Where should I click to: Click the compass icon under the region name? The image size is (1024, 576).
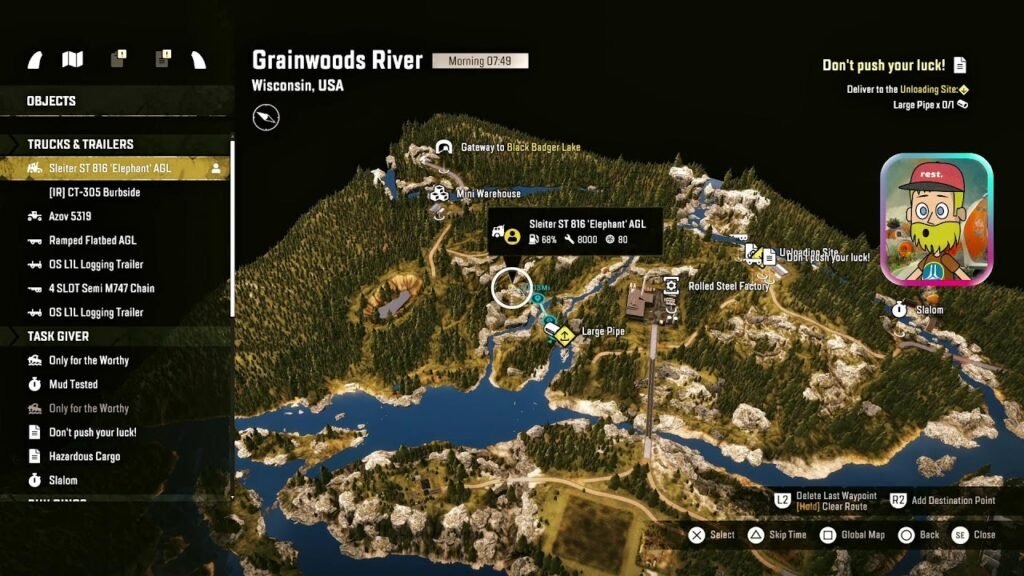tap(266, 117)
